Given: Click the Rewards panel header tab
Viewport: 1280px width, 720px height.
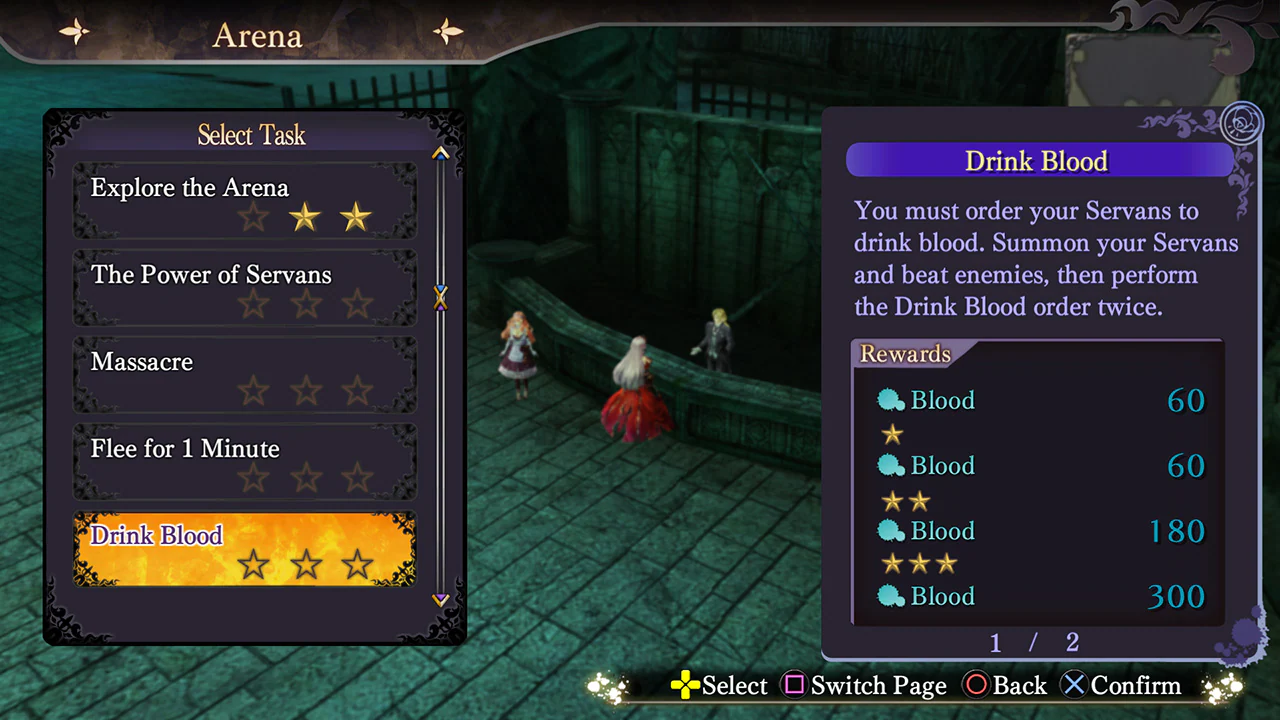Looking at the screenshot, I should click(x=905, y=353).
